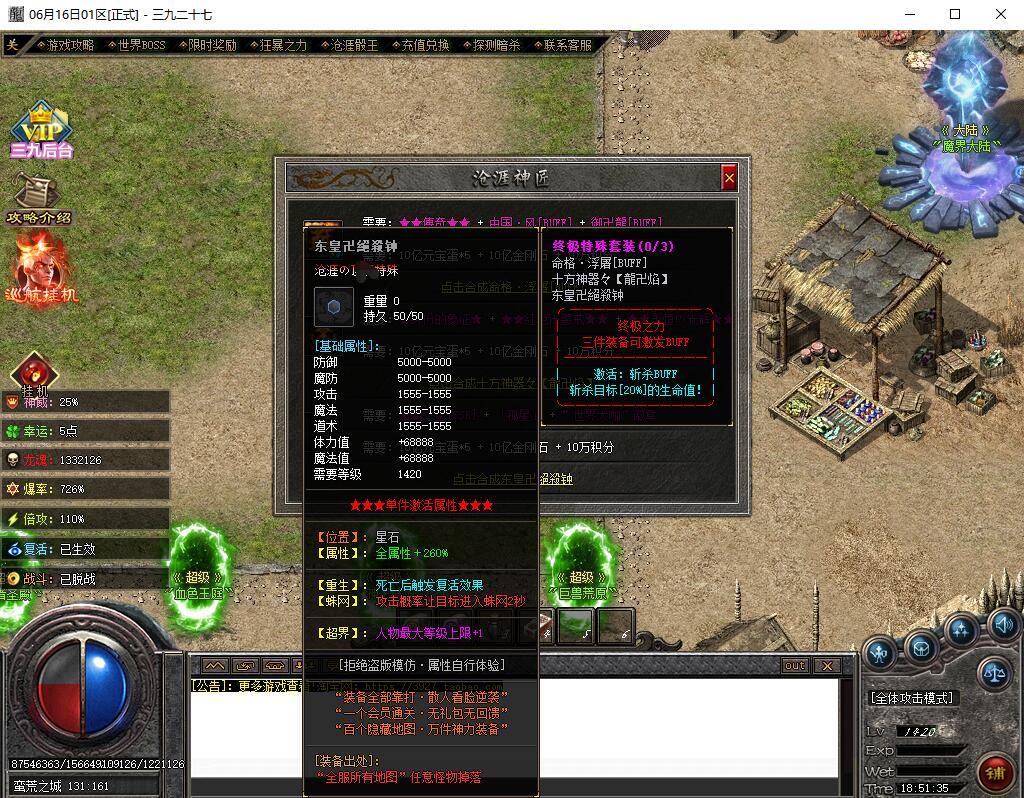This screenshot has width=1024, height=798.
Task: Open the red 铺 shop button
Action: tap(996, 773)
